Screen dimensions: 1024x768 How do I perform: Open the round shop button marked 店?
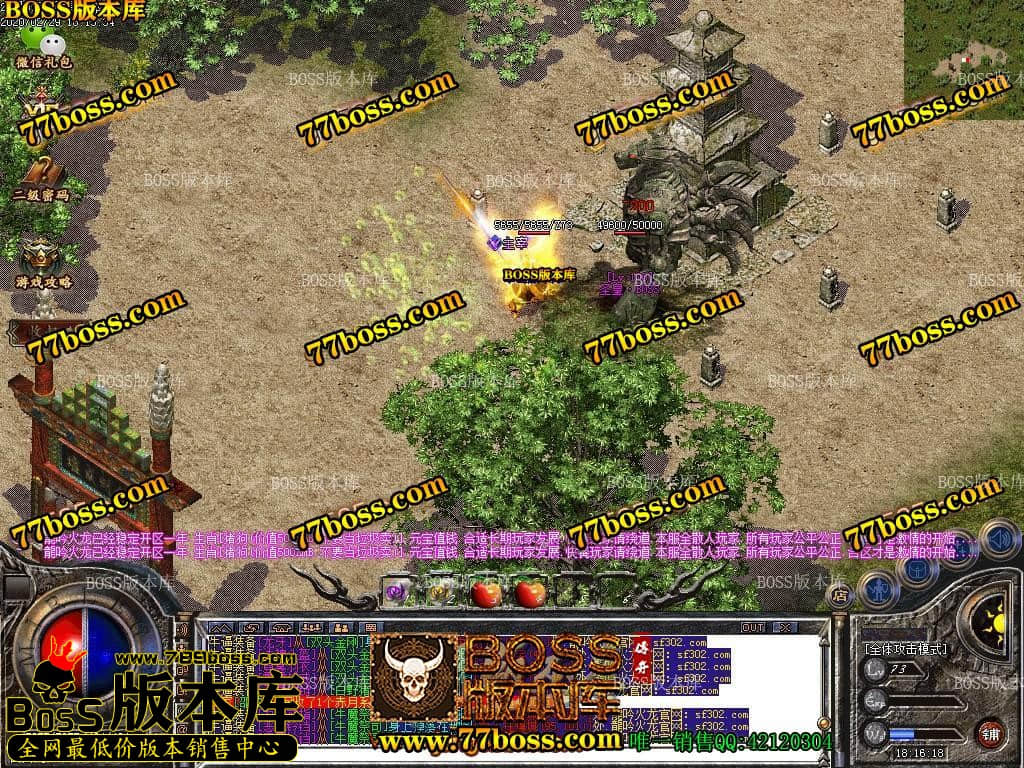(838, 594)
